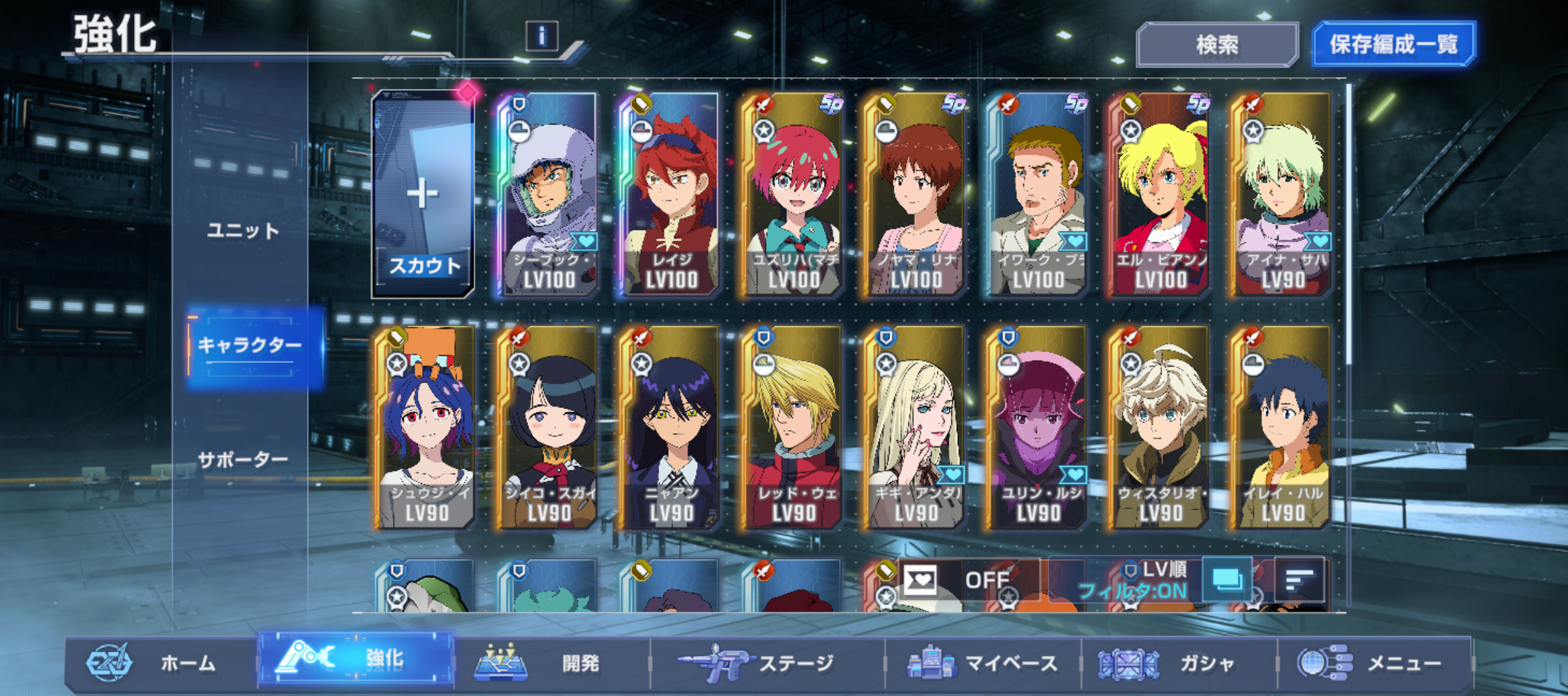Open the 保存編成一覧 saved formations list
Image resolution: width=1568 pixels, height=696 pixels.
[1393, 44]
